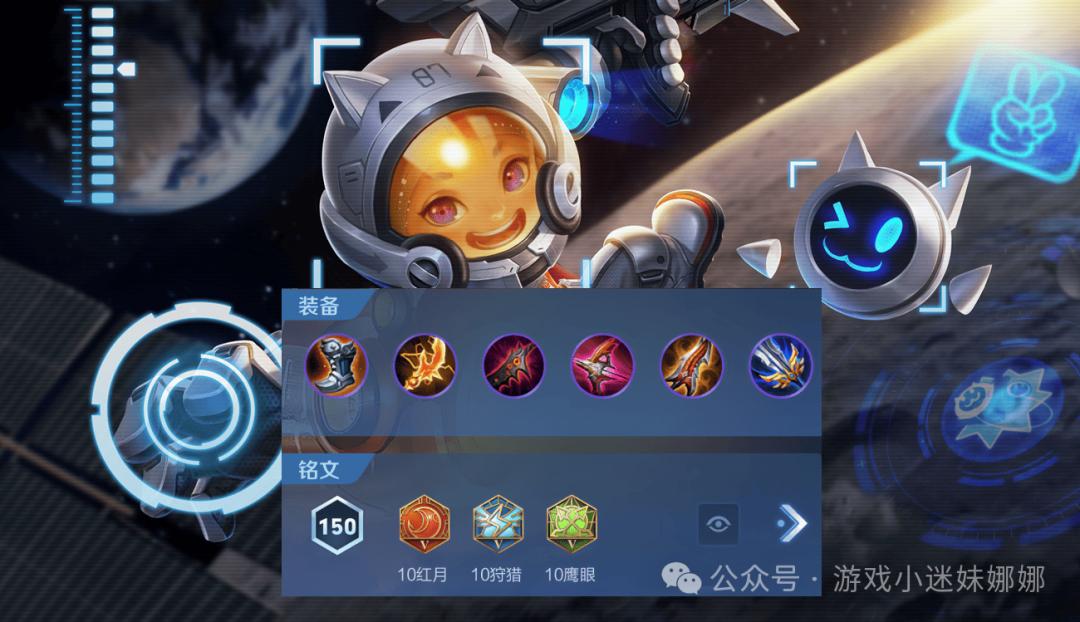The height and width of the screenshot is (622, 1080).
Task: Click the level 150 inscription badge
Action: tap(337, 525)
